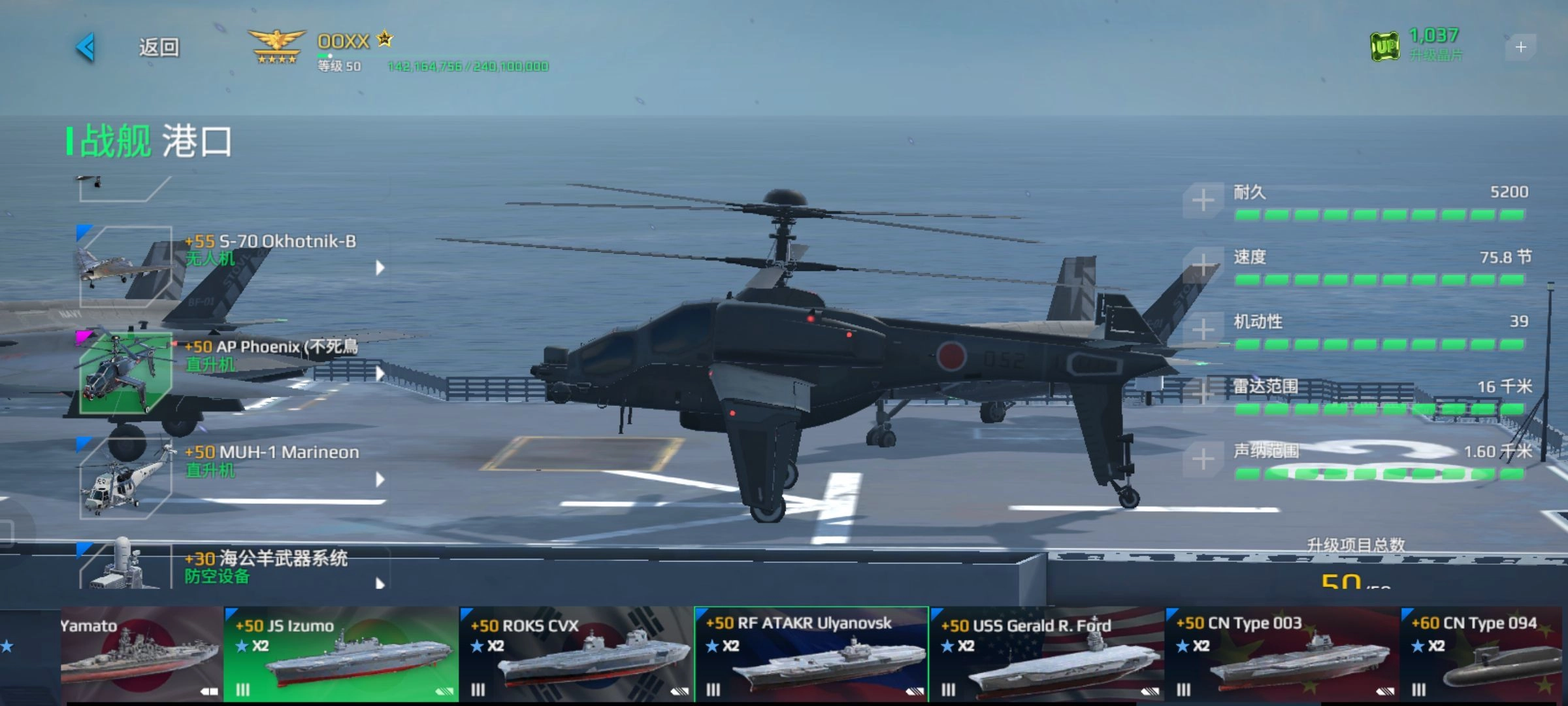Click the green UP upgrade chip icon
Image resolution: width=1568 pixels, height=706 pixels.
pos(1384,46)
